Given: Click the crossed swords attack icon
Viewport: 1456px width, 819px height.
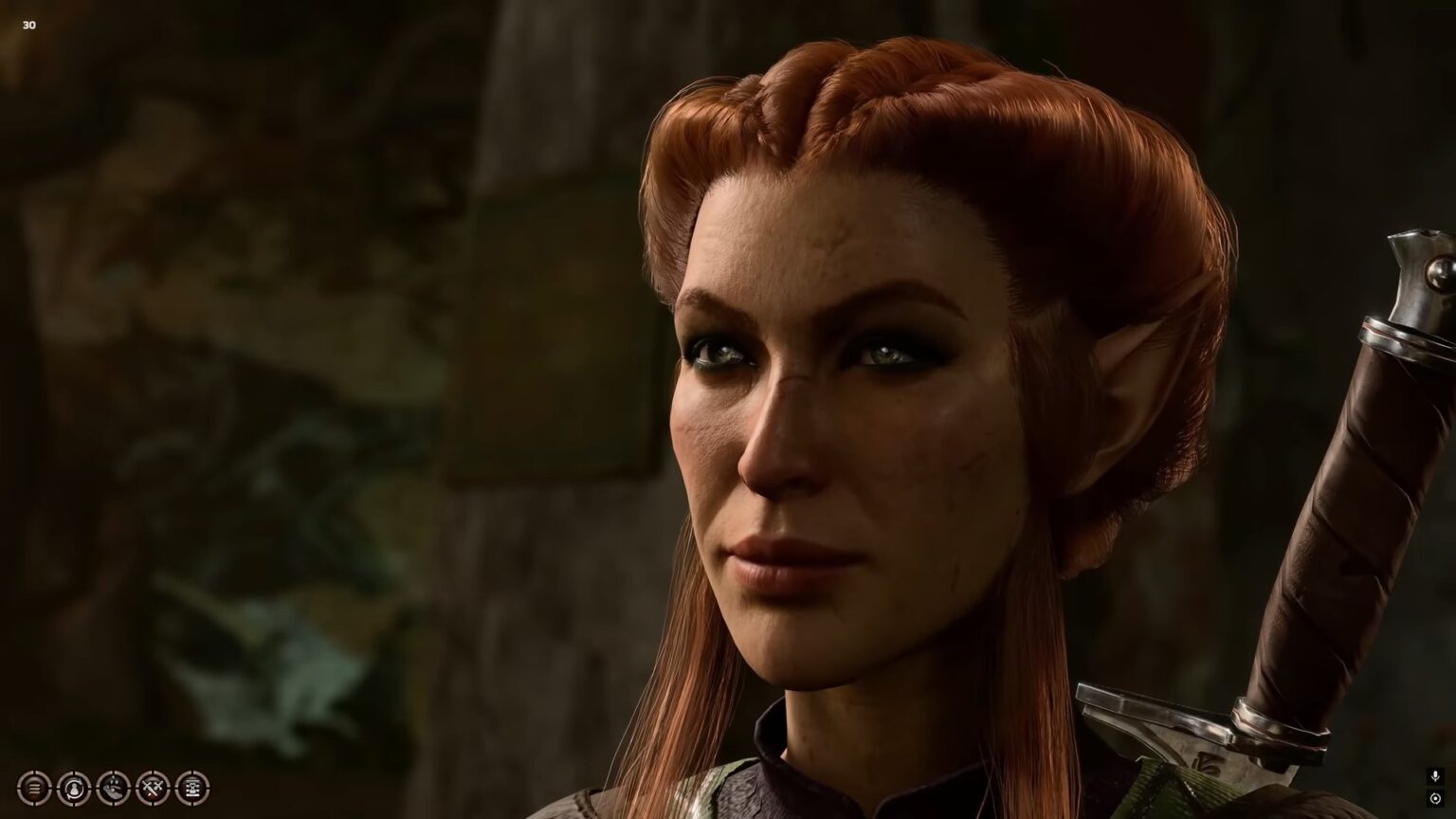Looking at the screenshot, I should point(153,787).
